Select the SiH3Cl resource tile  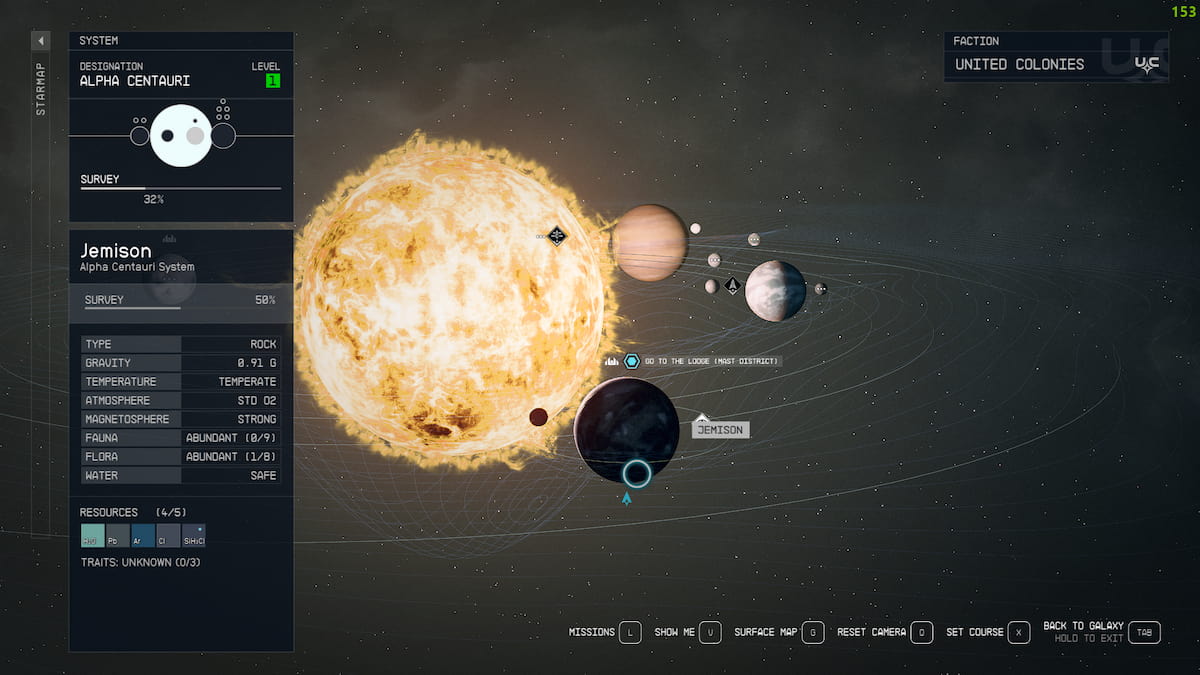(194, 536)
